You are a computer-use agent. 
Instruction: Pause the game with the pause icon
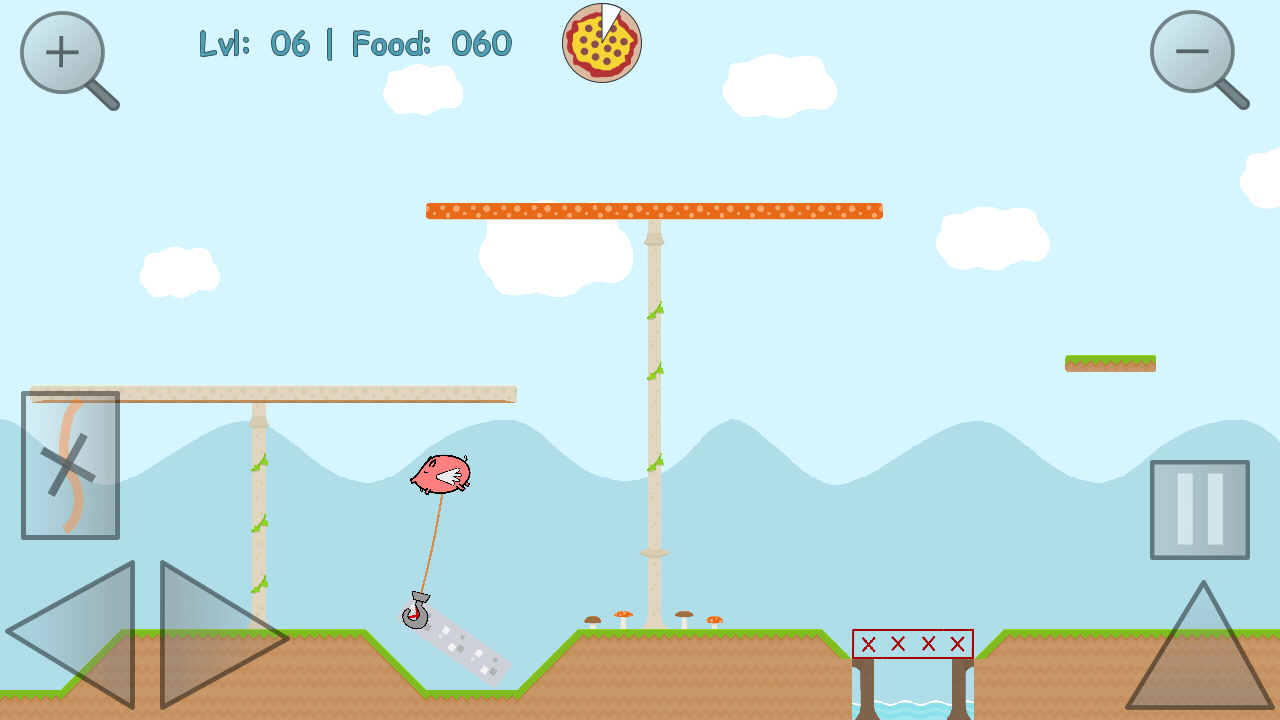click(x=1199, y=508)
